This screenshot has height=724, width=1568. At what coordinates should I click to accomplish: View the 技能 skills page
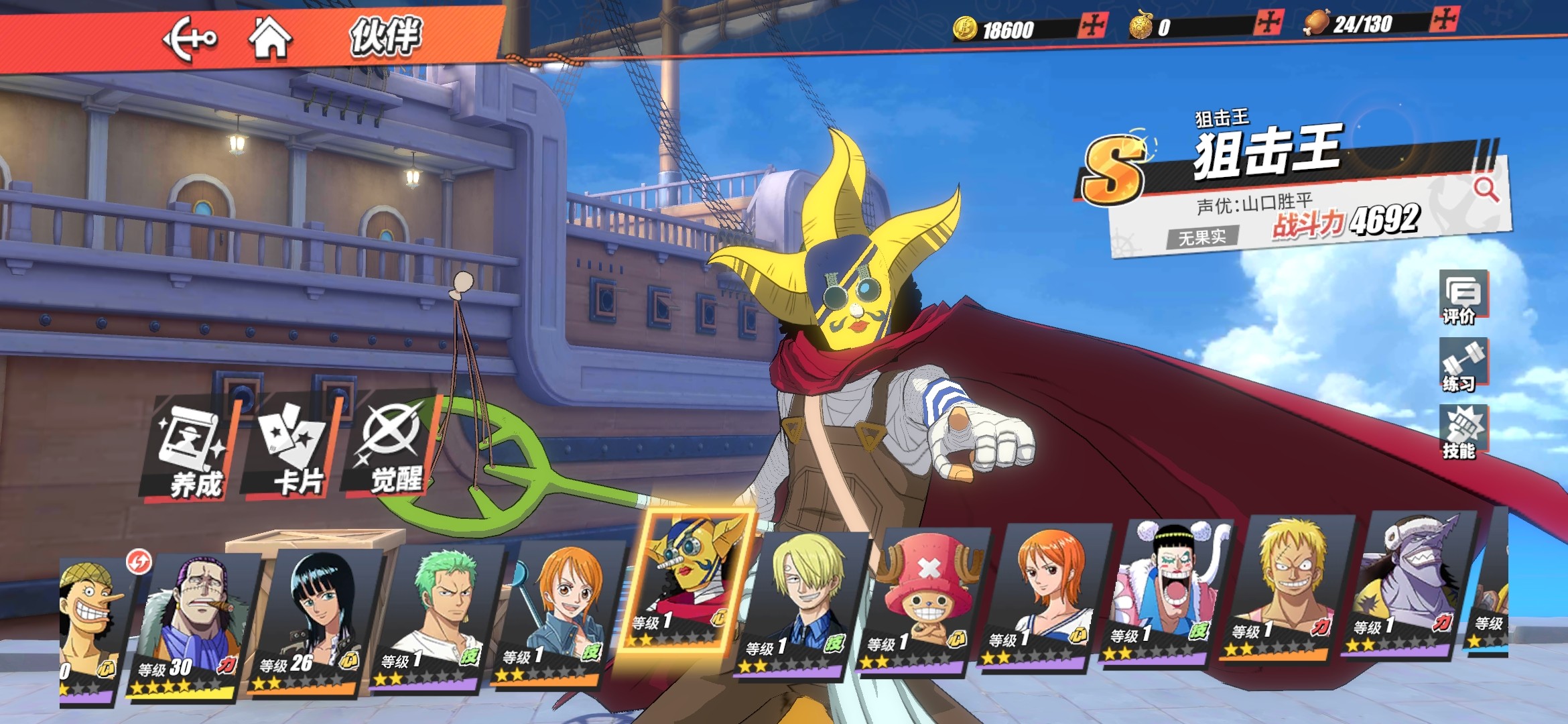pos(1463,432)
